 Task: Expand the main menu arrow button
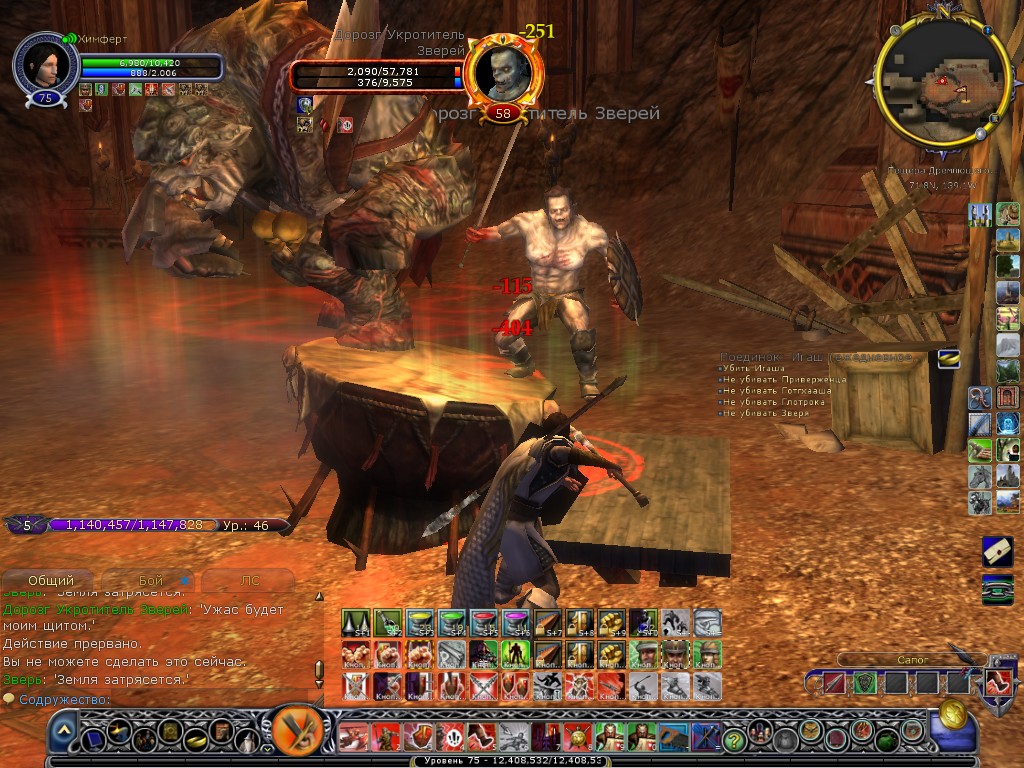pyautogui.click(x=63, y=733)
